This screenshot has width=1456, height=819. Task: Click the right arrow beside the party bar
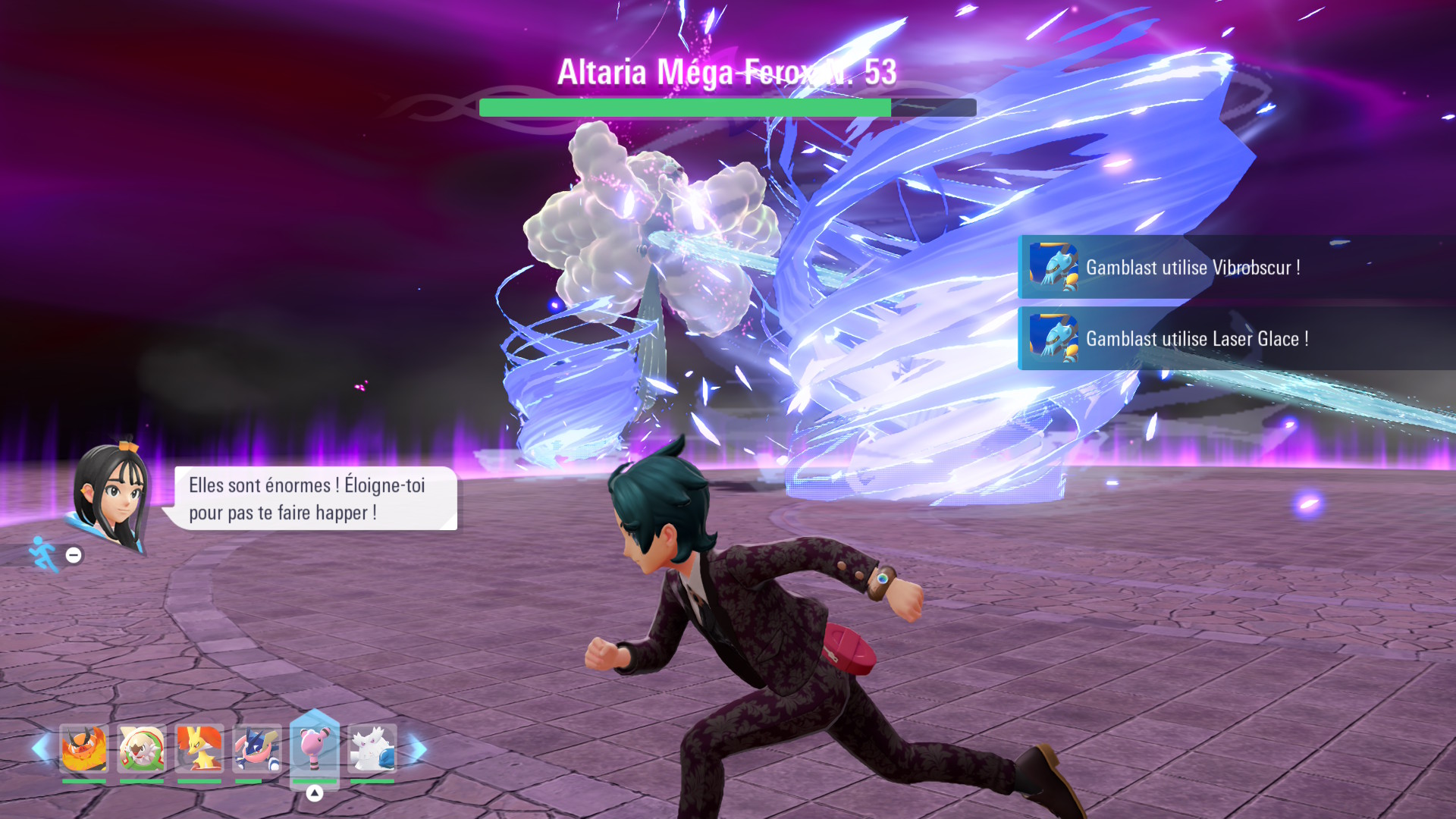(x=418, y=749)
